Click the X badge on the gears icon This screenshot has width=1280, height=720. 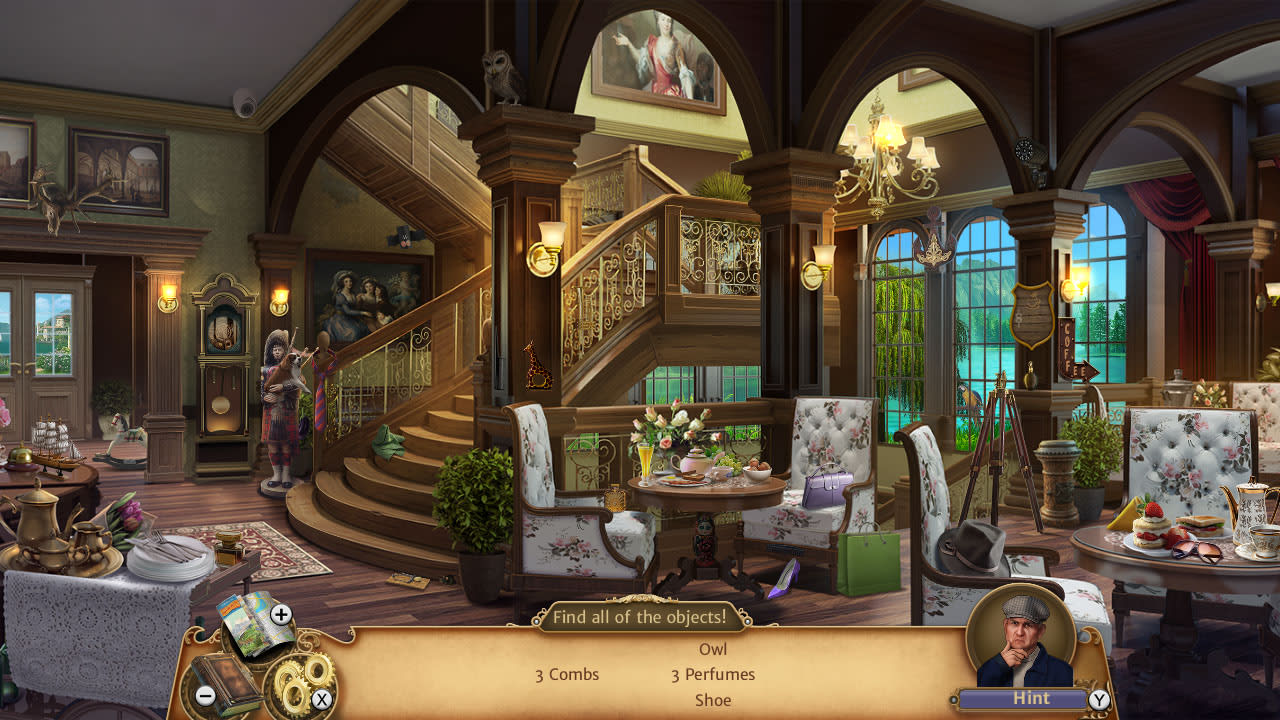(322, 701)
